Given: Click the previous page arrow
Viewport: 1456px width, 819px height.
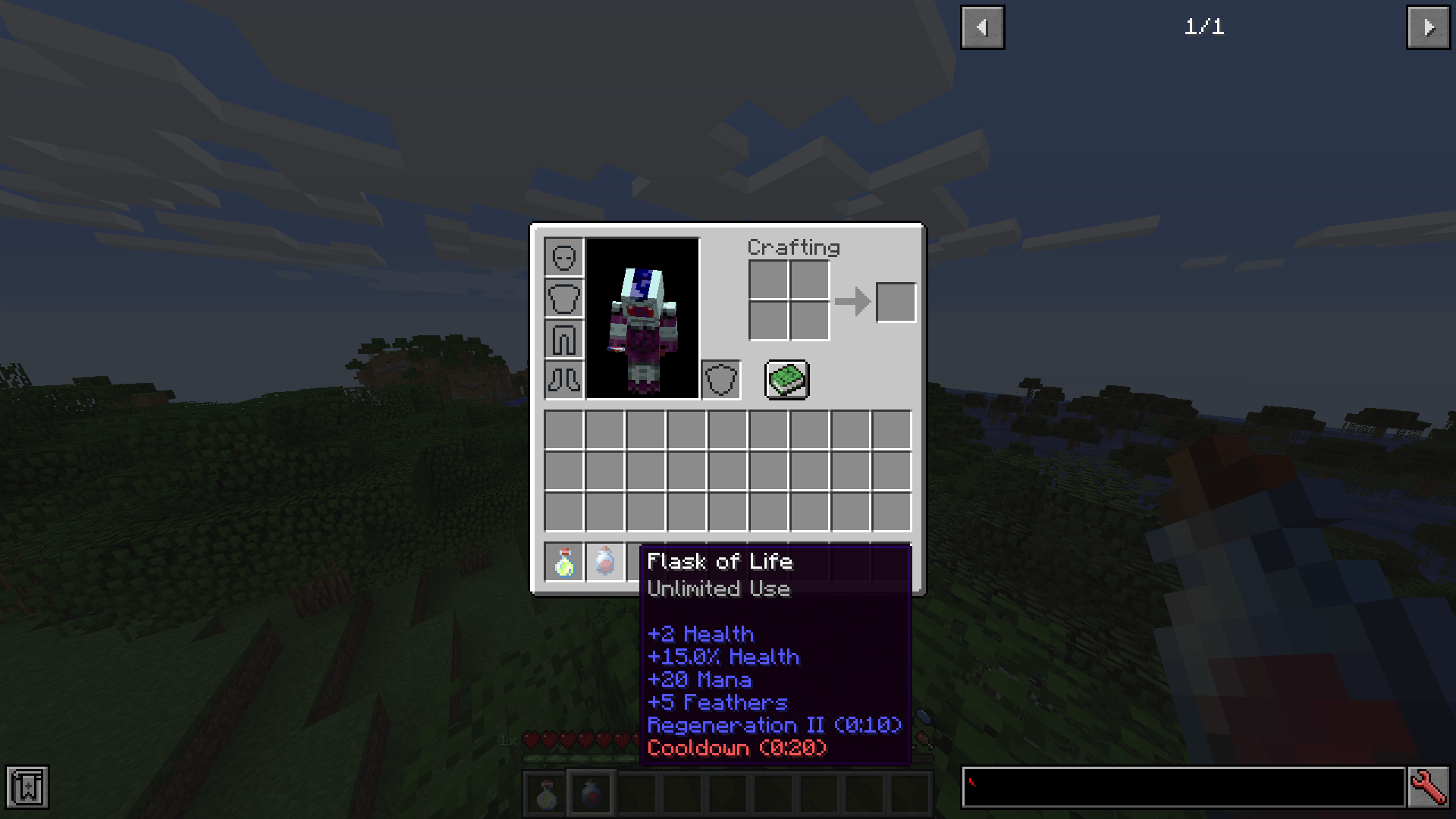Looking at the screenshot, I should coord(982,27).
